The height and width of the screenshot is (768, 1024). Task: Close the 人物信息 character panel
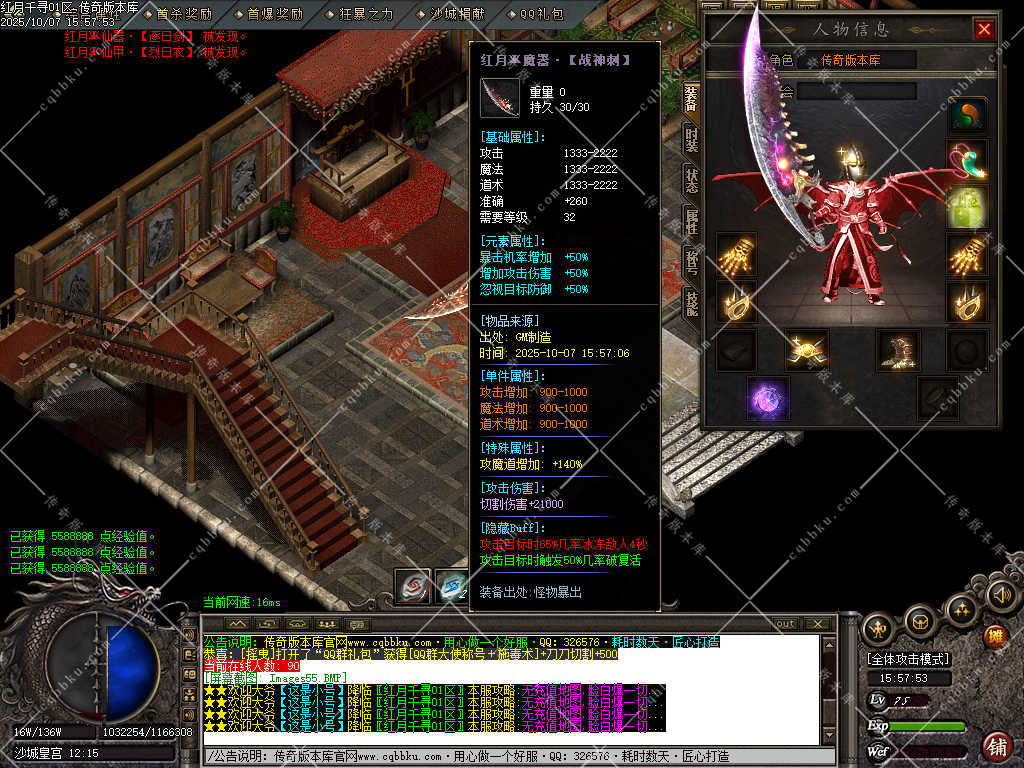click(984, 29)
